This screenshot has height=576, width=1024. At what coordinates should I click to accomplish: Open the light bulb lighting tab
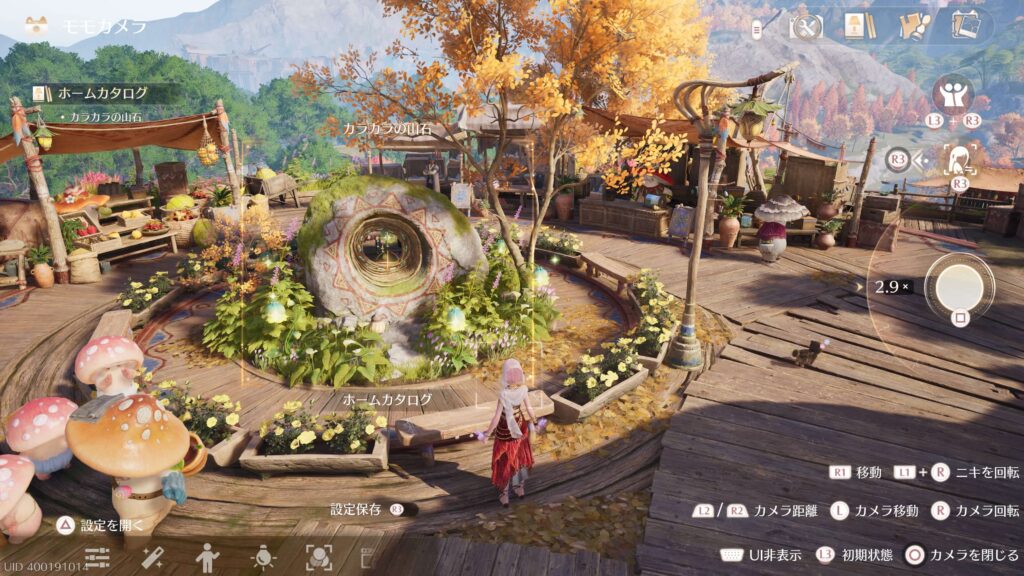(263, 557)
